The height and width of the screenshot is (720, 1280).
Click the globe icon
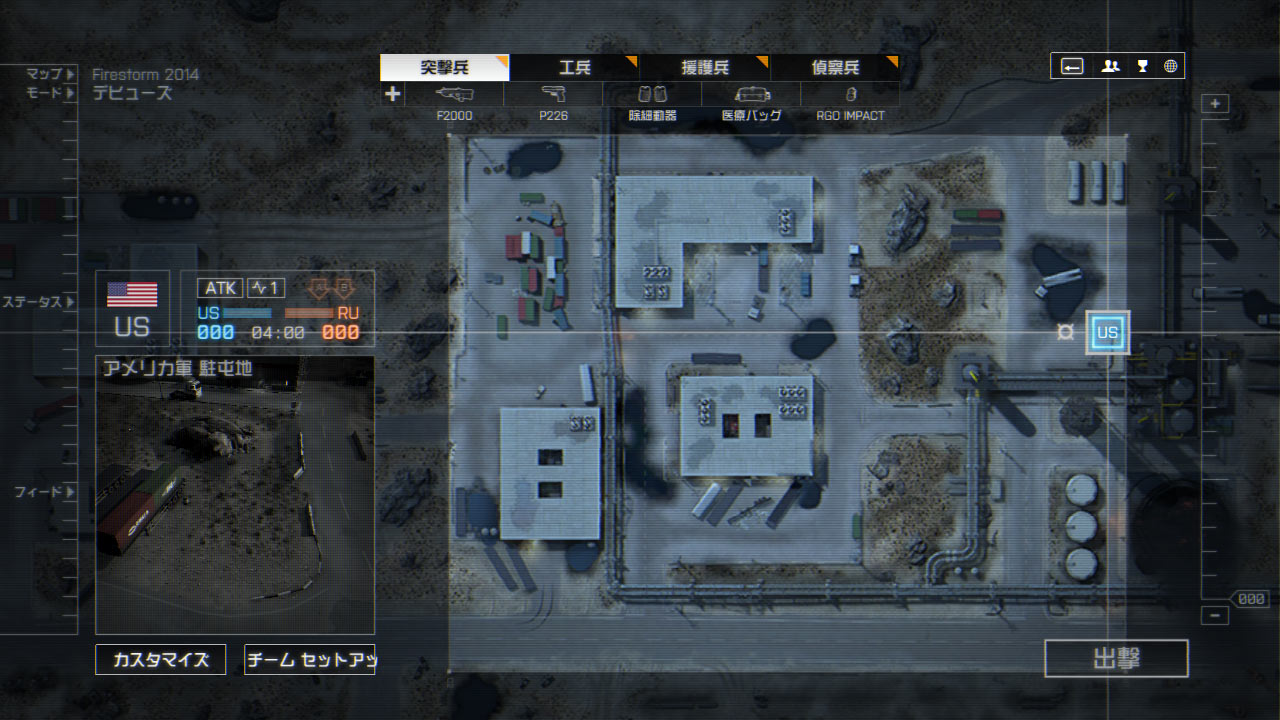tap(1170, 67)
